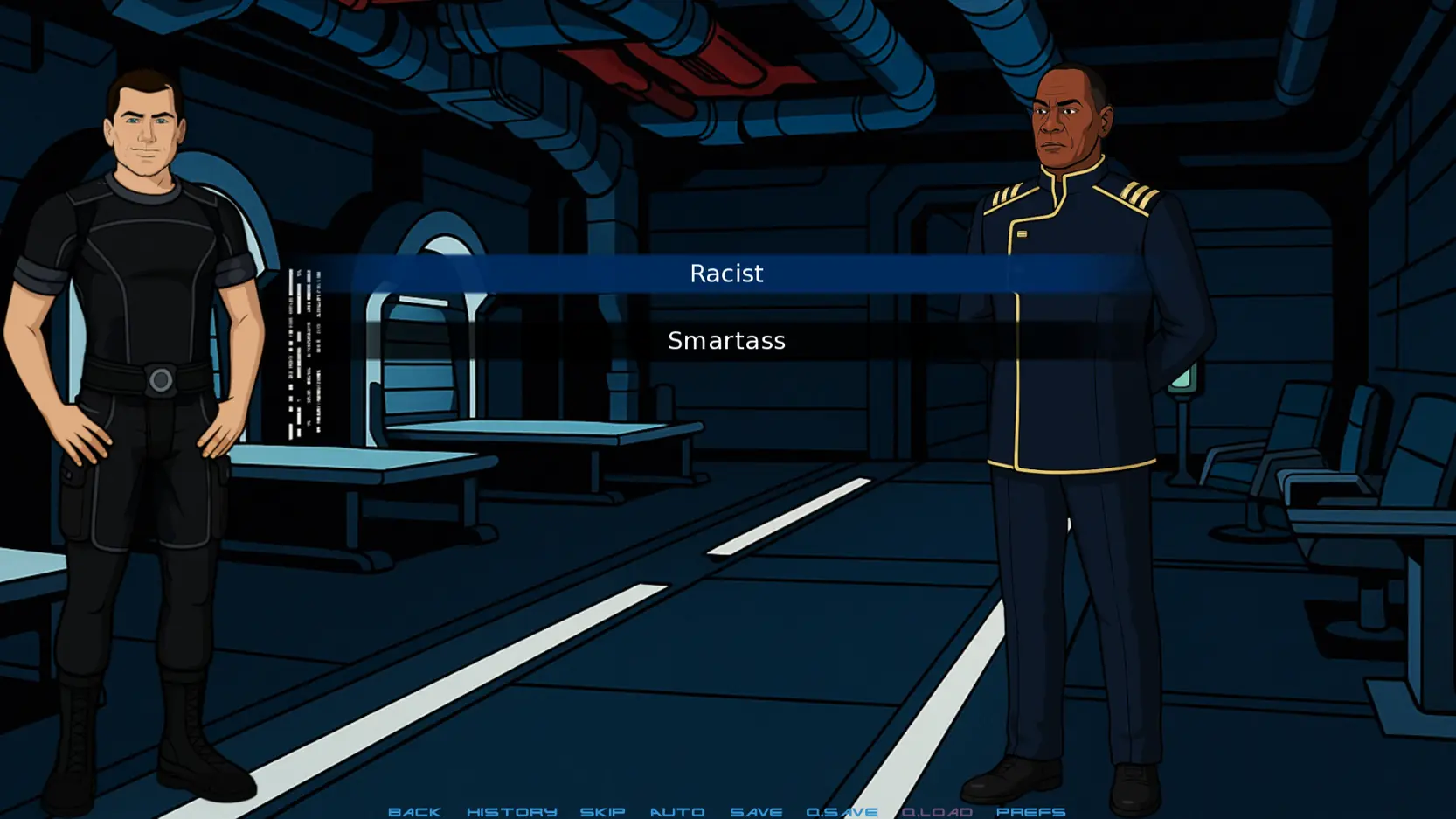The width and height of the screenshot is (1456, 819).
Task: Go Back one line
Action: click(x=414, y=811)
